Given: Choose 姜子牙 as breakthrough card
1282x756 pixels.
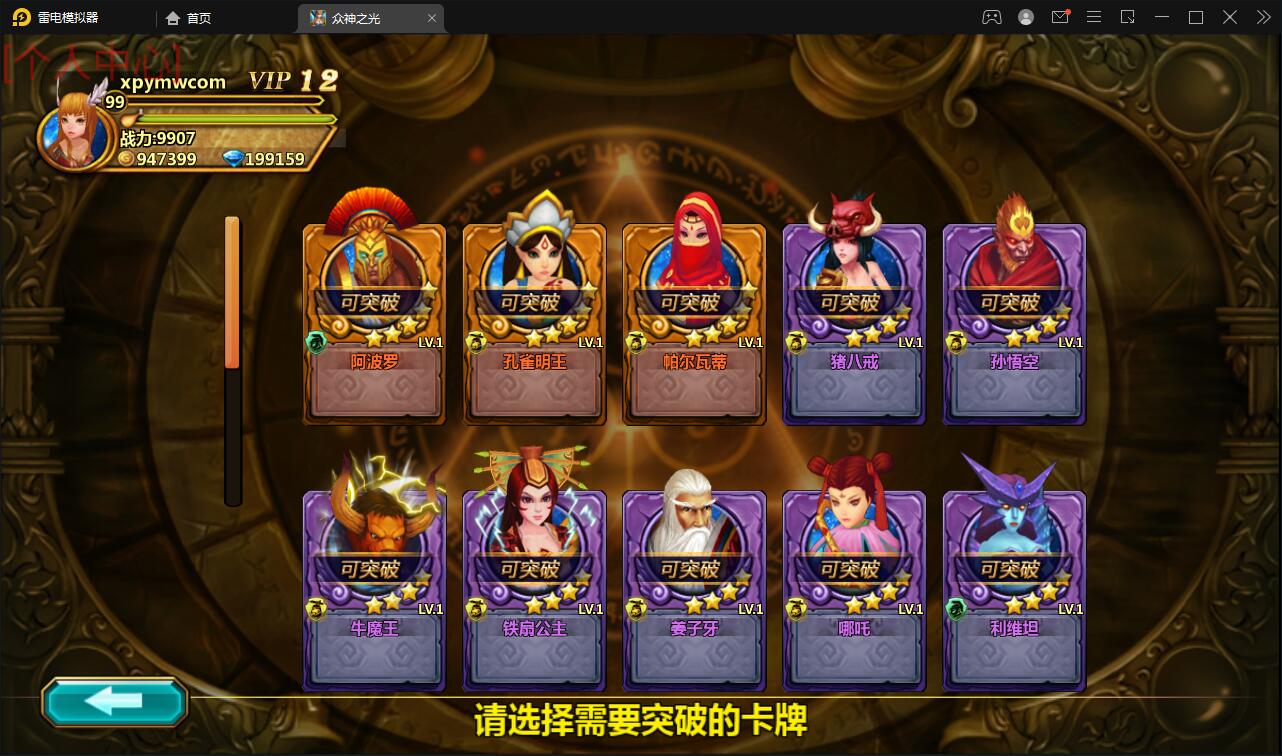Looking at the screenshot, I should (x=694, y=589).
